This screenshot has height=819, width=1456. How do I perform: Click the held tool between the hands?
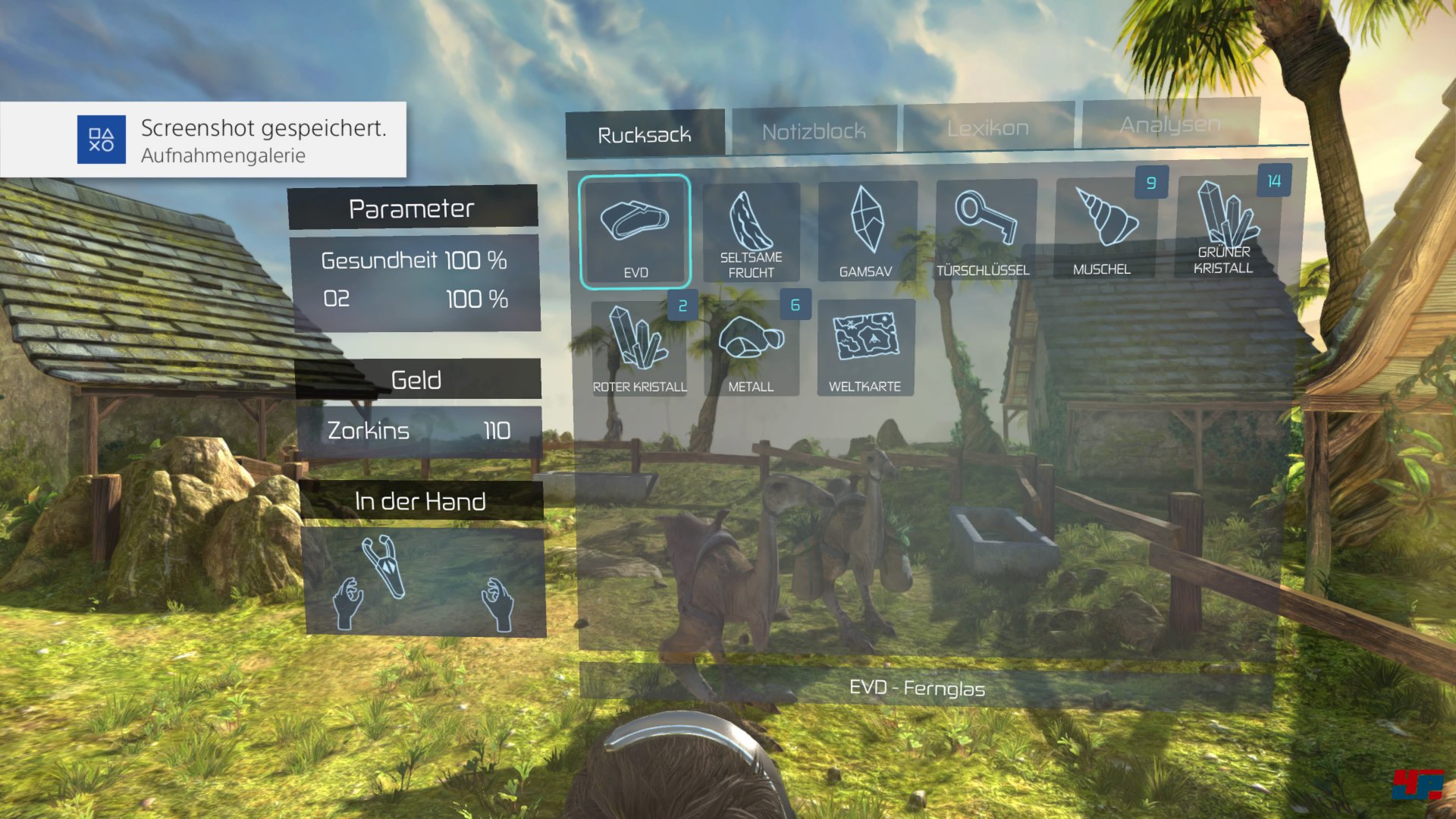pyautogui.click(x=384, y=566)
